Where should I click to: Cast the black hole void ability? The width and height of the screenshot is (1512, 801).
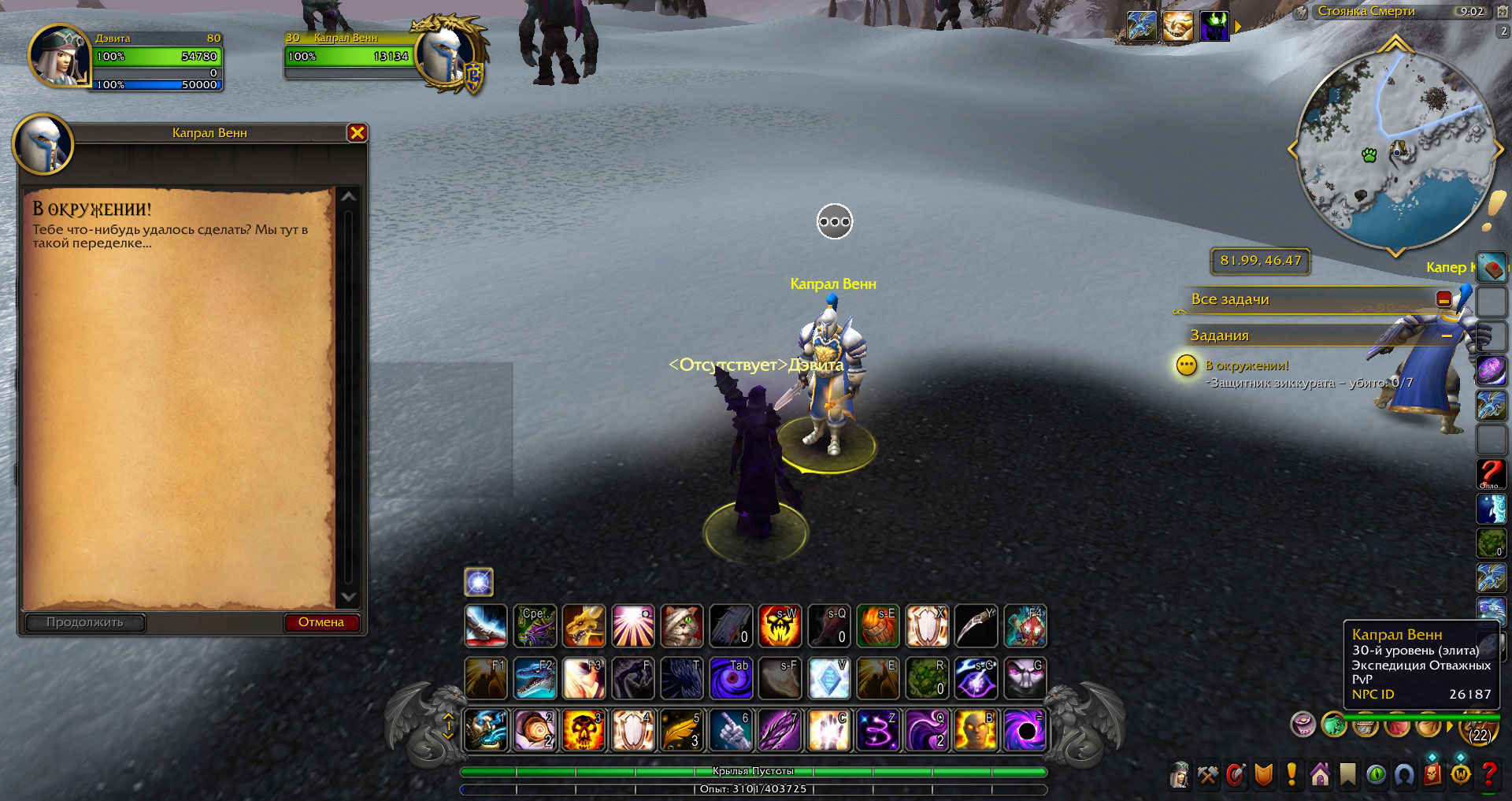click(1025, 729)
